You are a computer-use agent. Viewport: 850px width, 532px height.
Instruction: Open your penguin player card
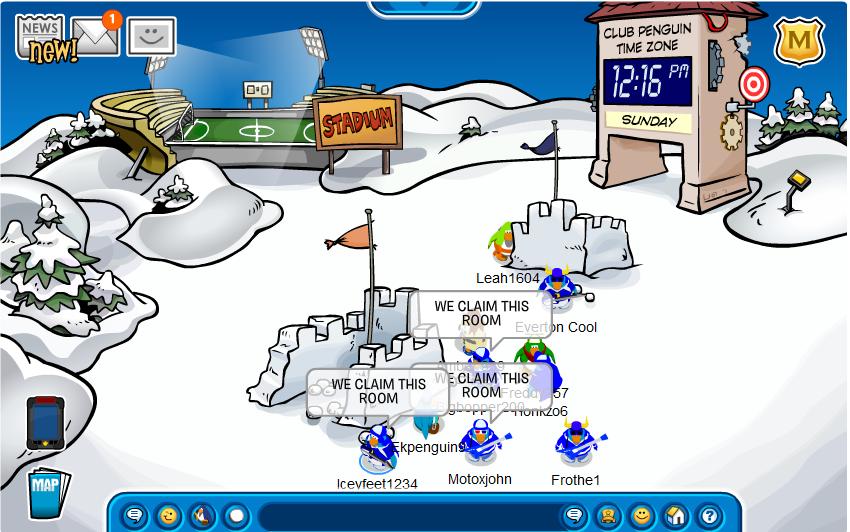pyautogui.click(x=607, y=515)
